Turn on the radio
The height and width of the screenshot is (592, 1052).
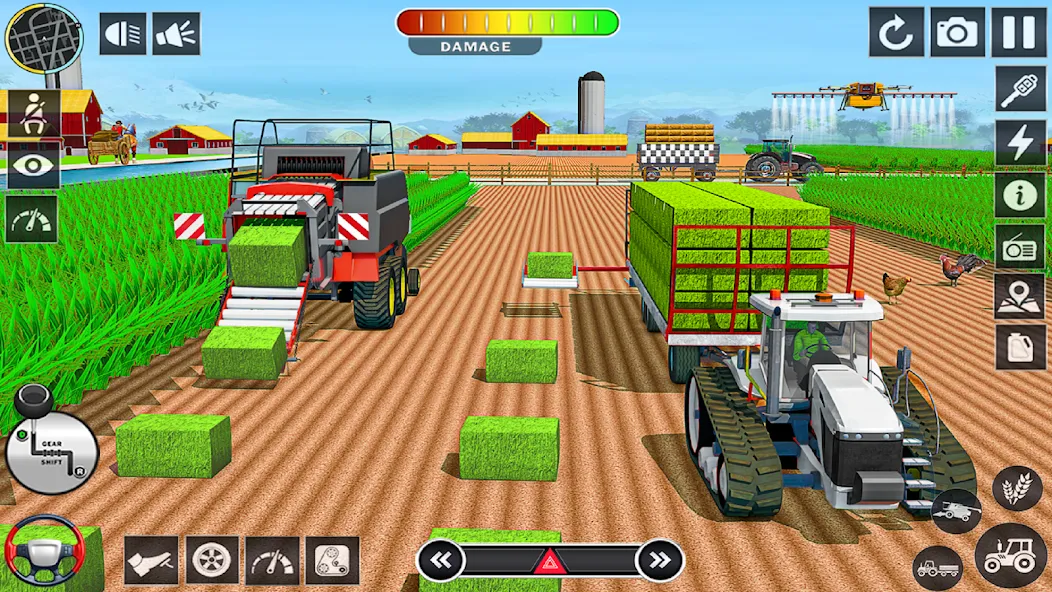pos(1020,245)
